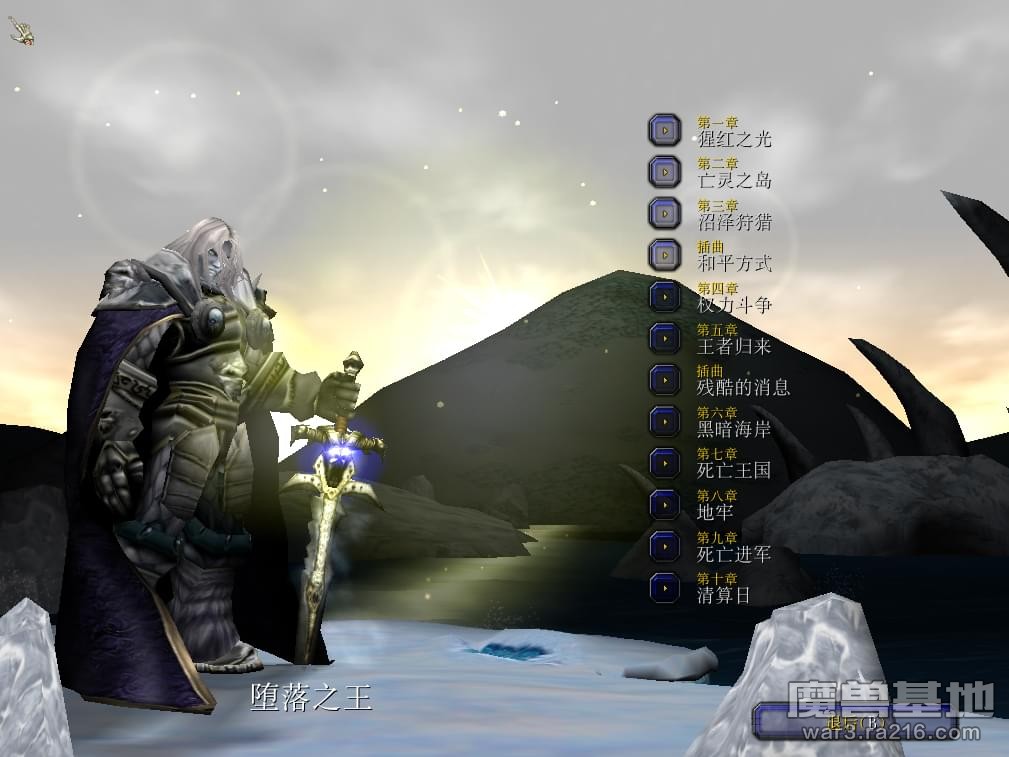Image resolution: width=1009 pixels, height=757 pixels.
Task: Select chapter one 猩红之光
Action: click(x=664, y=130)
